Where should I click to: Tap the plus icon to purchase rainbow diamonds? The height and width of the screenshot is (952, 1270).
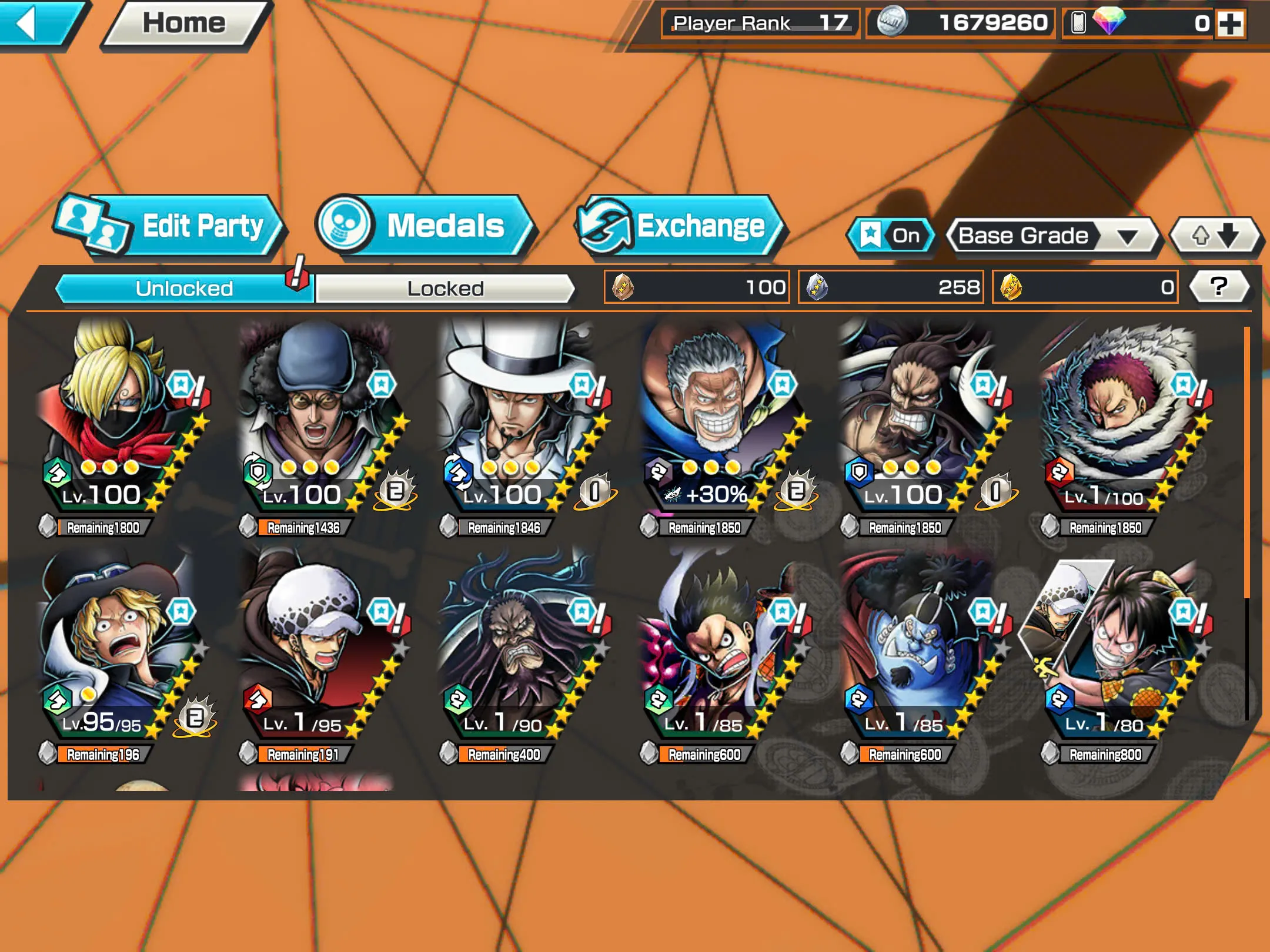pyautogui.click(x=1232, y=25)
